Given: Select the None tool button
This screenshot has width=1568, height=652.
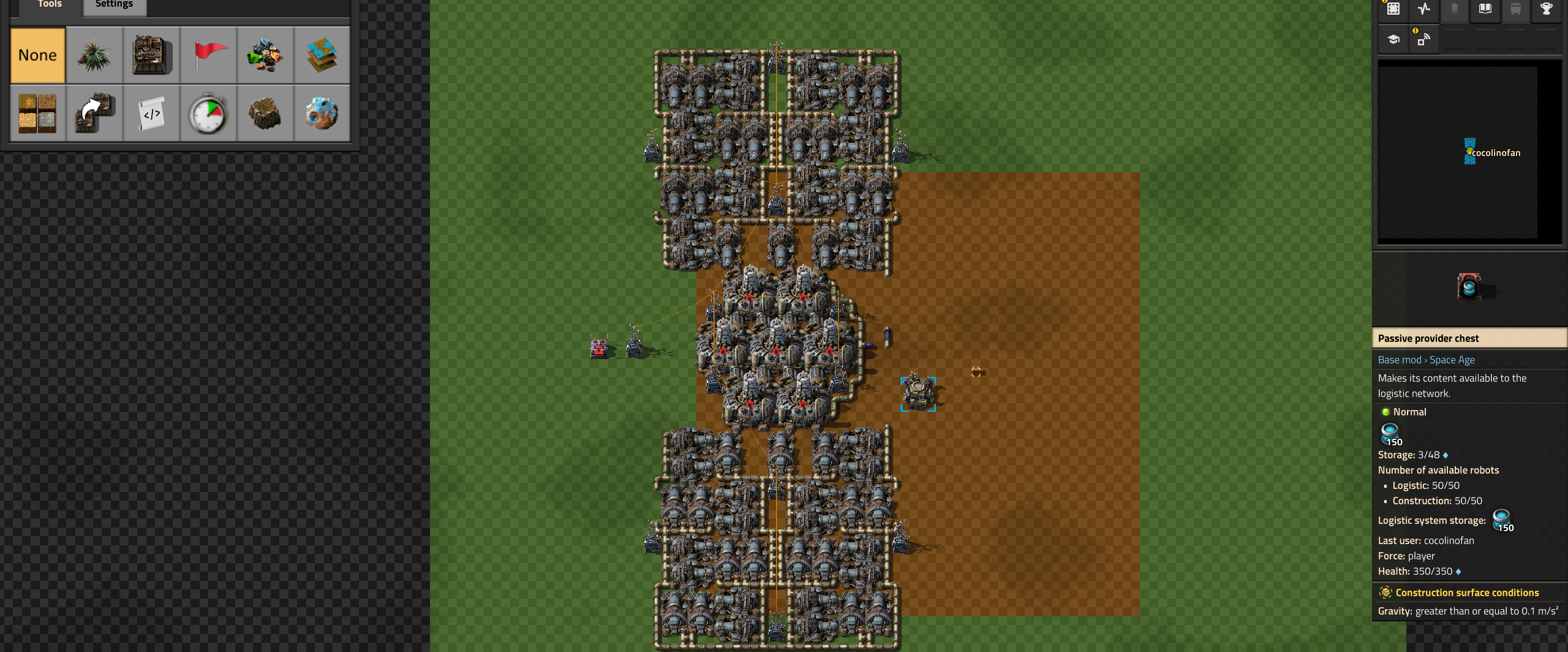Looking at the screenshot, I should 37,55.
